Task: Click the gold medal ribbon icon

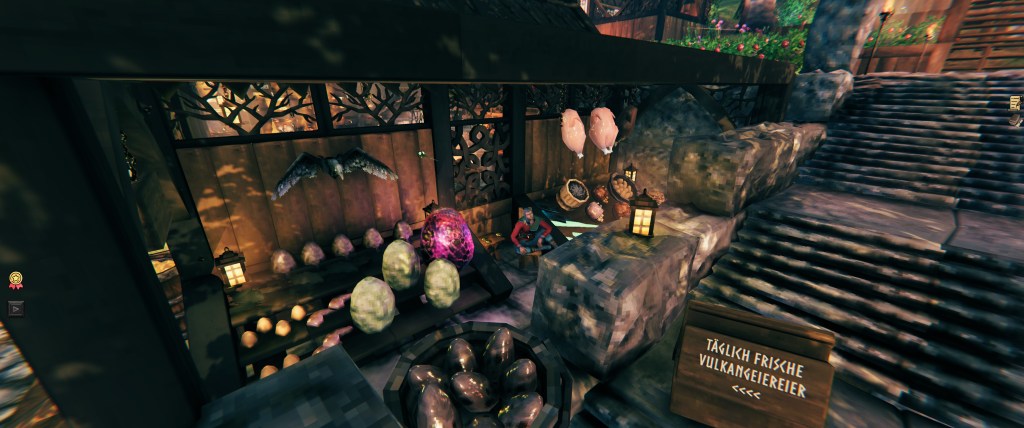Action: tap(15, 281)
